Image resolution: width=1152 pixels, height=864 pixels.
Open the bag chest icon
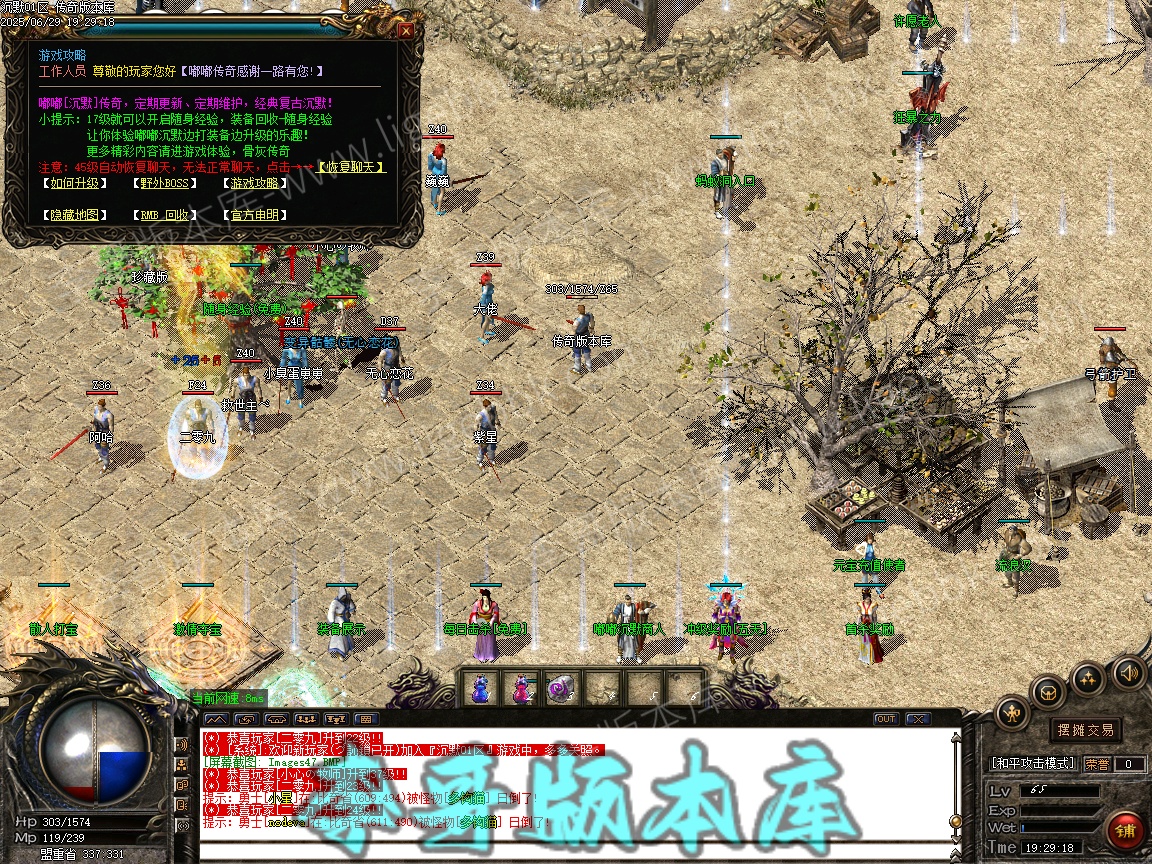[1049, 691]
